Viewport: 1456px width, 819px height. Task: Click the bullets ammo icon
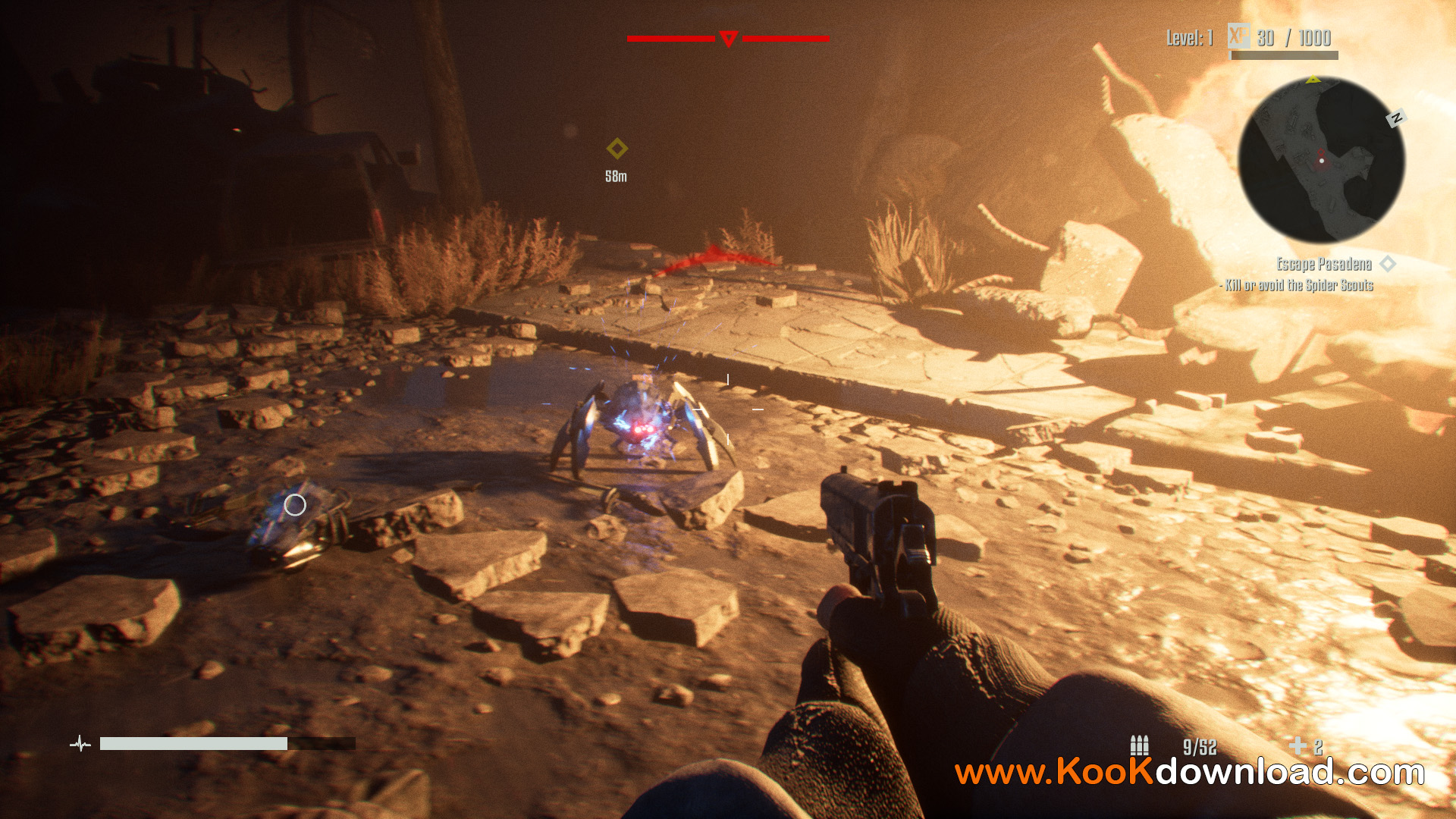click(1139, 745)
